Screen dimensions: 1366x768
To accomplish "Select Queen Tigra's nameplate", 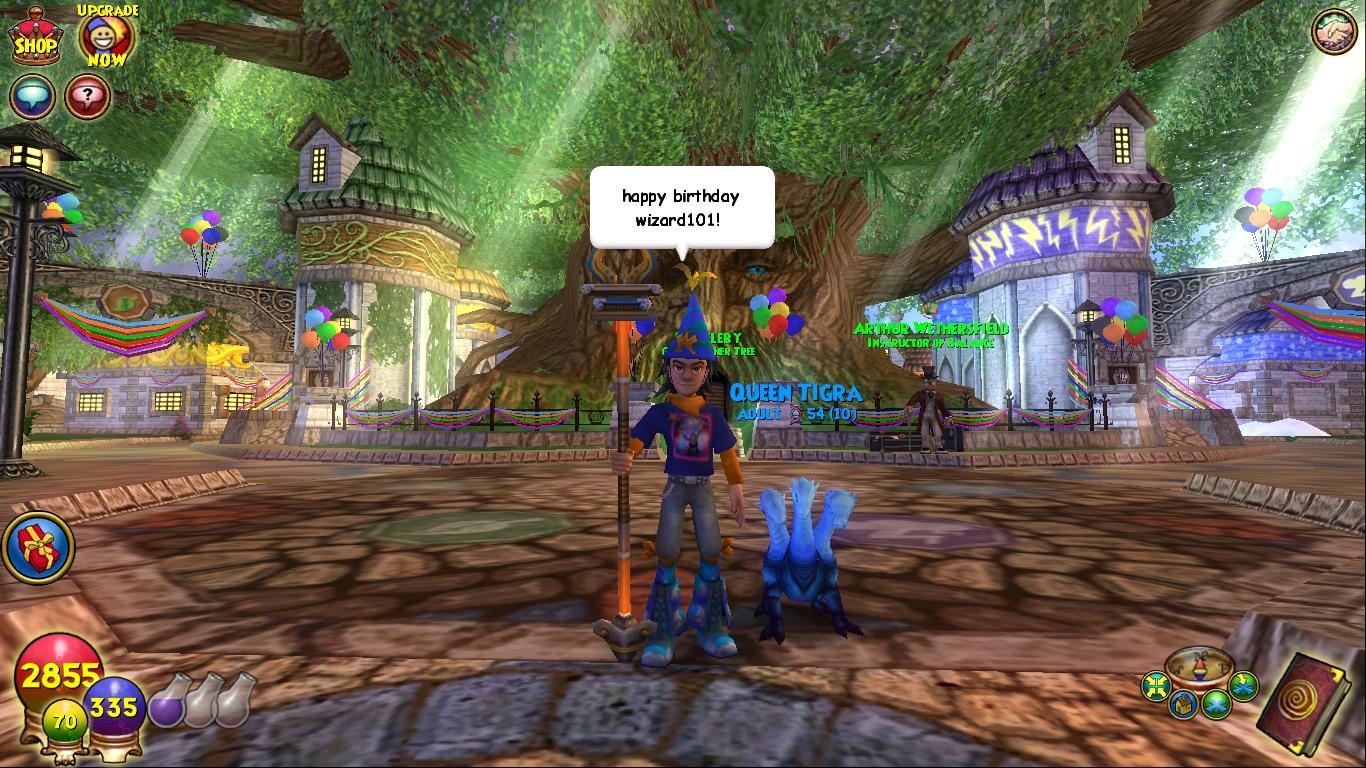I will pos(797,391).
